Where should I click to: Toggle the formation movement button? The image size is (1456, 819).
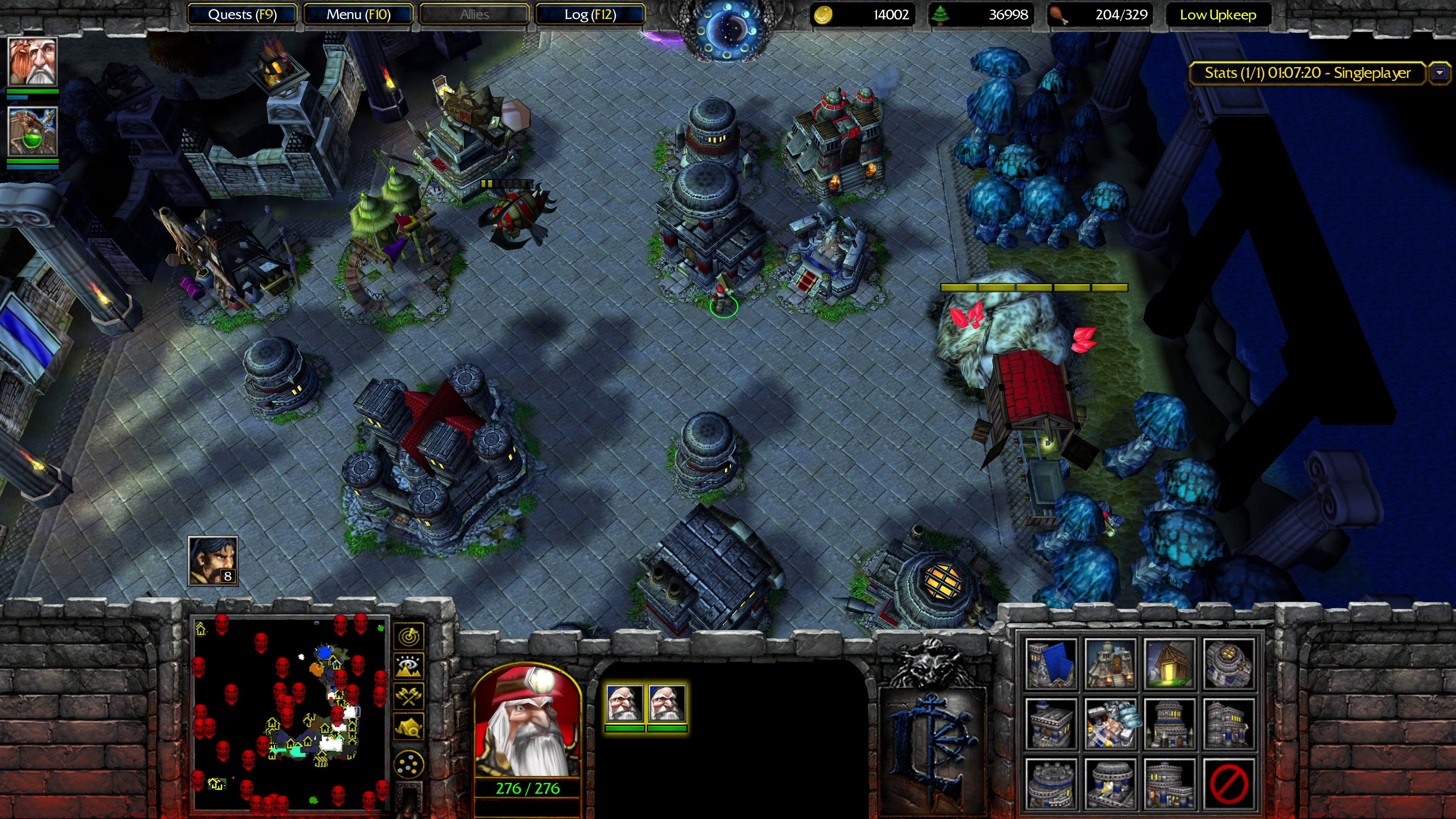[x=409, y=765]
